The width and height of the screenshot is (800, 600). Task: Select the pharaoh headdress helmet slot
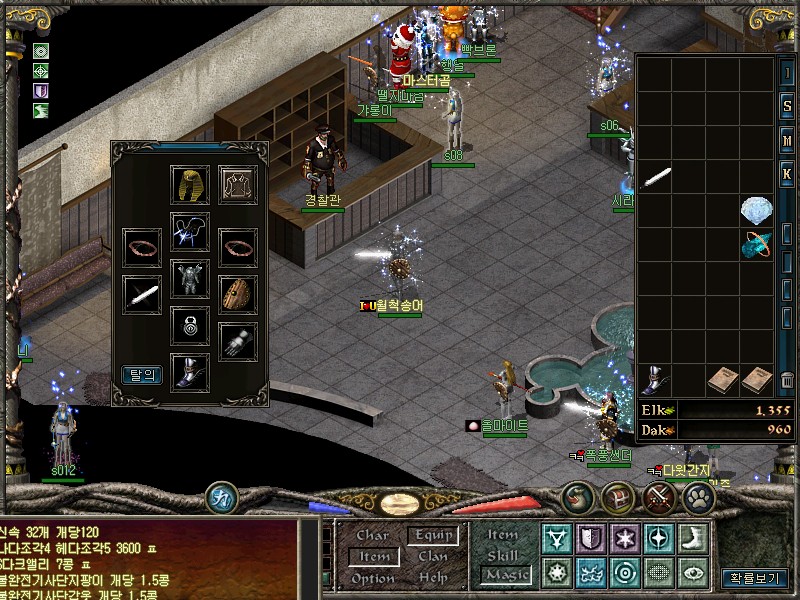[x=190, y=185]
